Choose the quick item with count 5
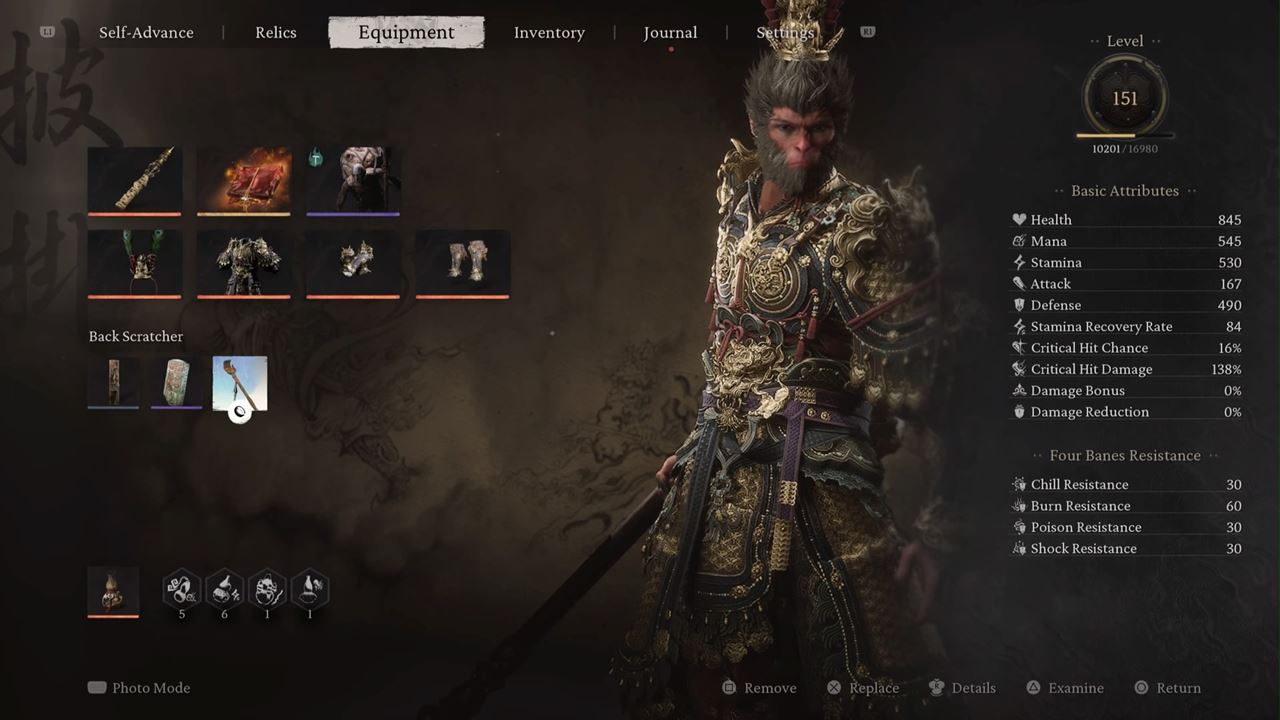Screen dimensions: 1280x720 (182, 590)
